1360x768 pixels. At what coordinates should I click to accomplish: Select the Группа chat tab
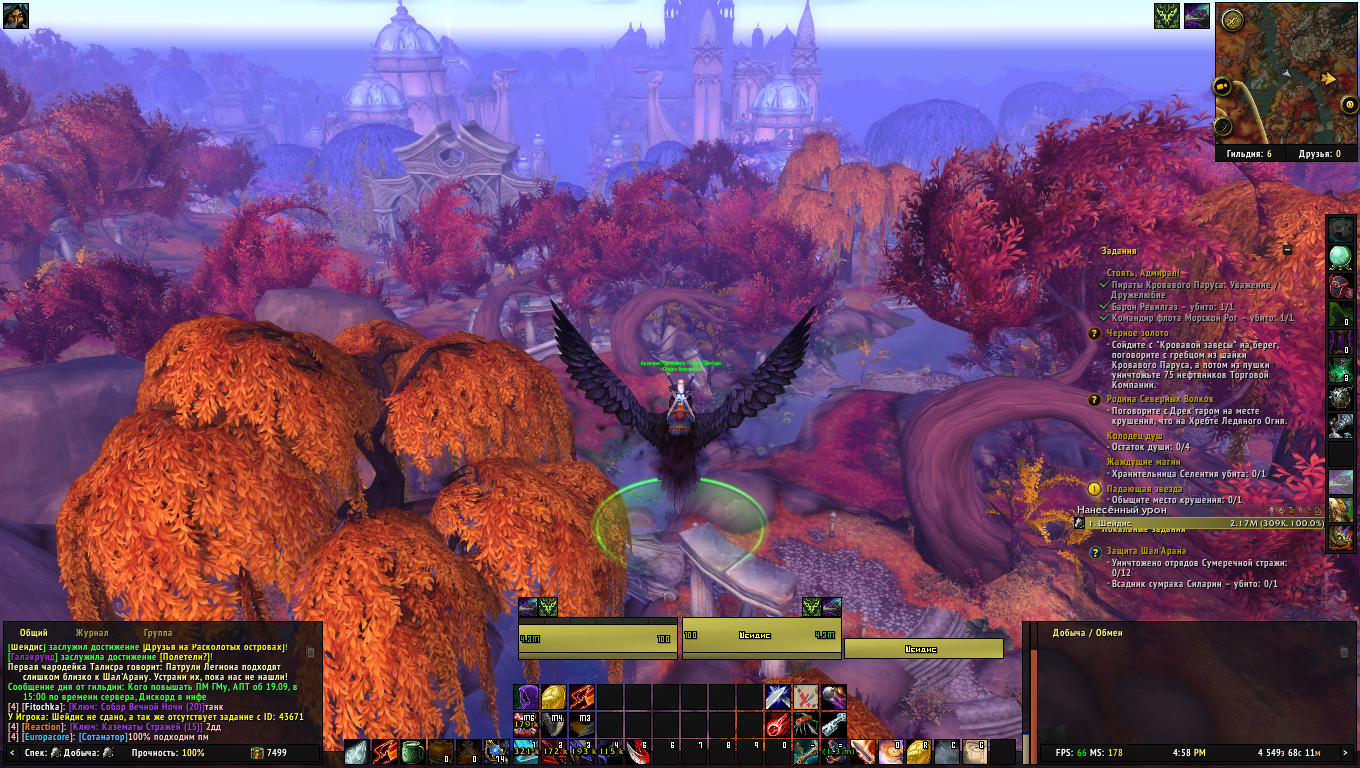158,633
